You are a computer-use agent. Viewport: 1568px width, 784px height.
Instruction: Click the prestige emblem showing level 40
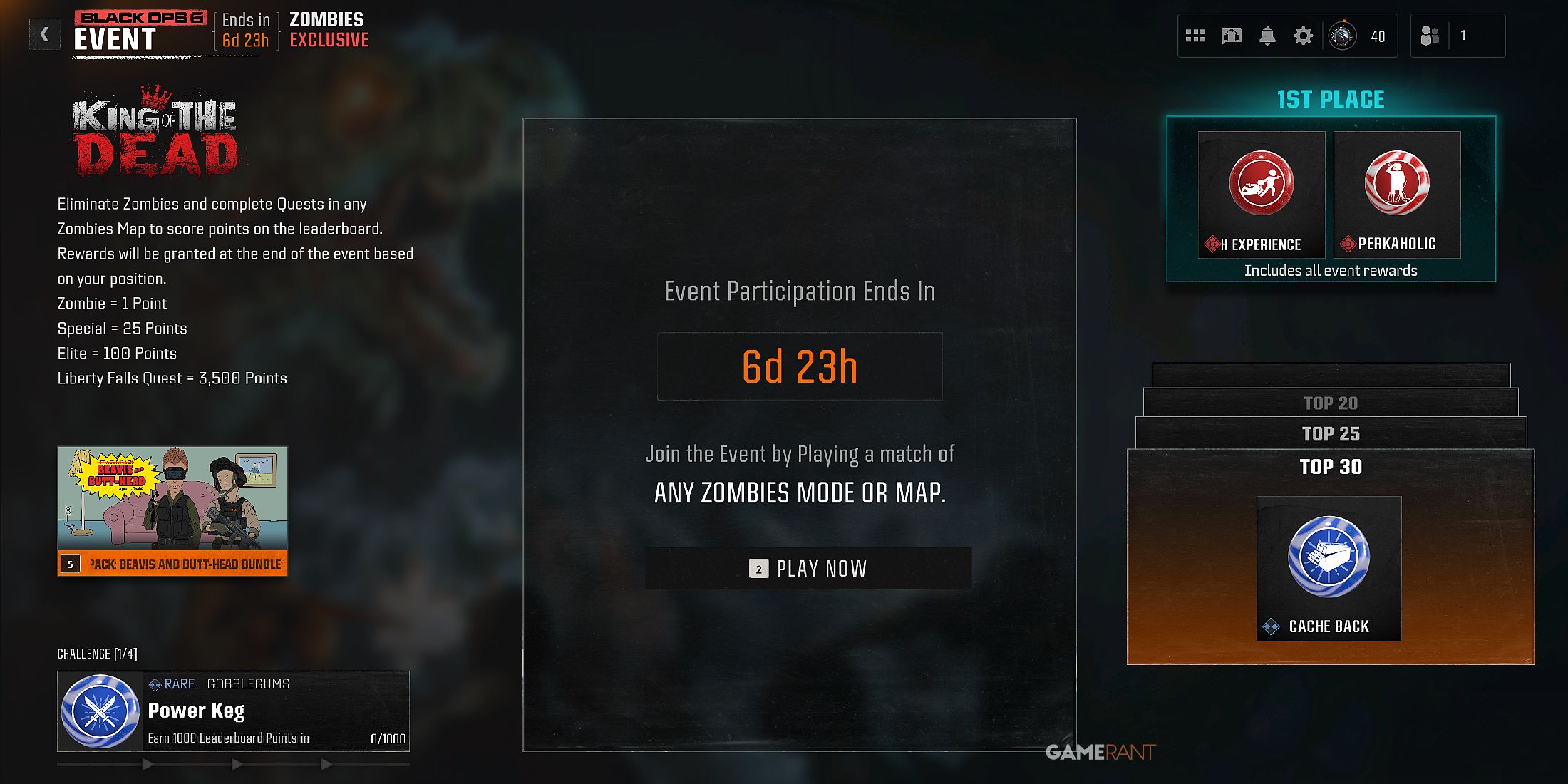(1343, 35)
